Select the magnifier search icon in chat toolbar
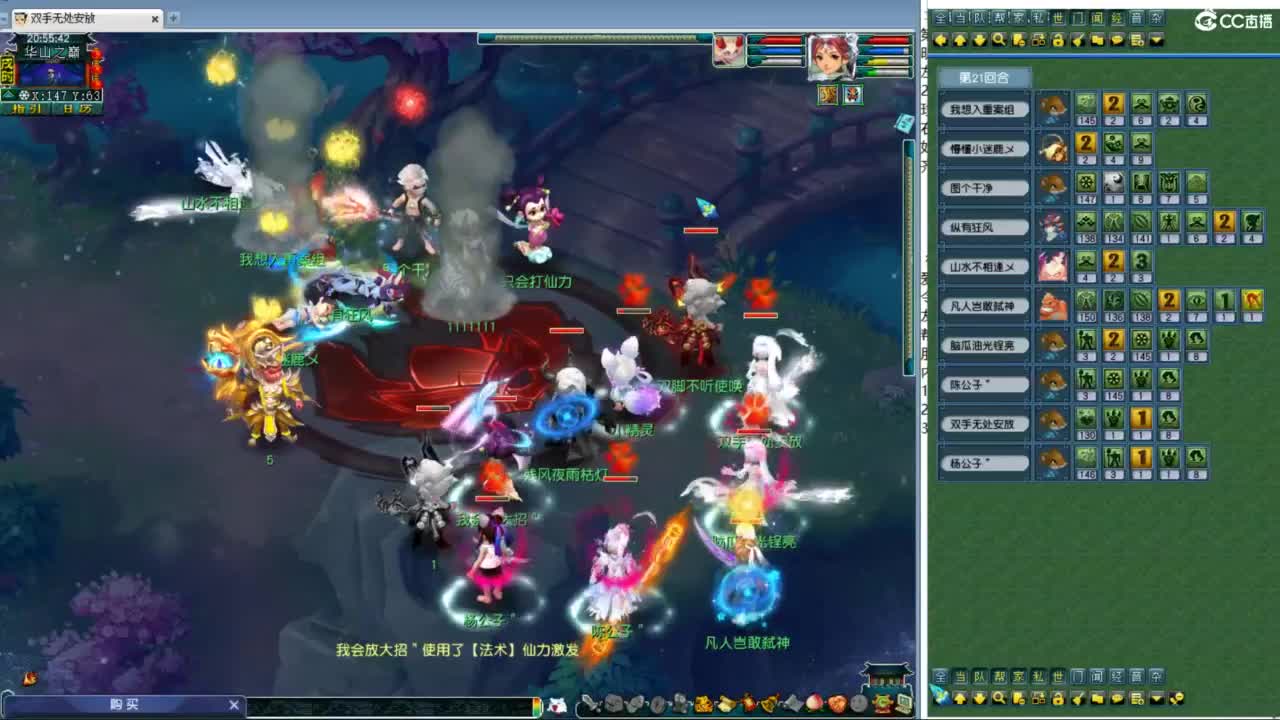This screenshot has width=1280, height=720. coord(1001,41)
